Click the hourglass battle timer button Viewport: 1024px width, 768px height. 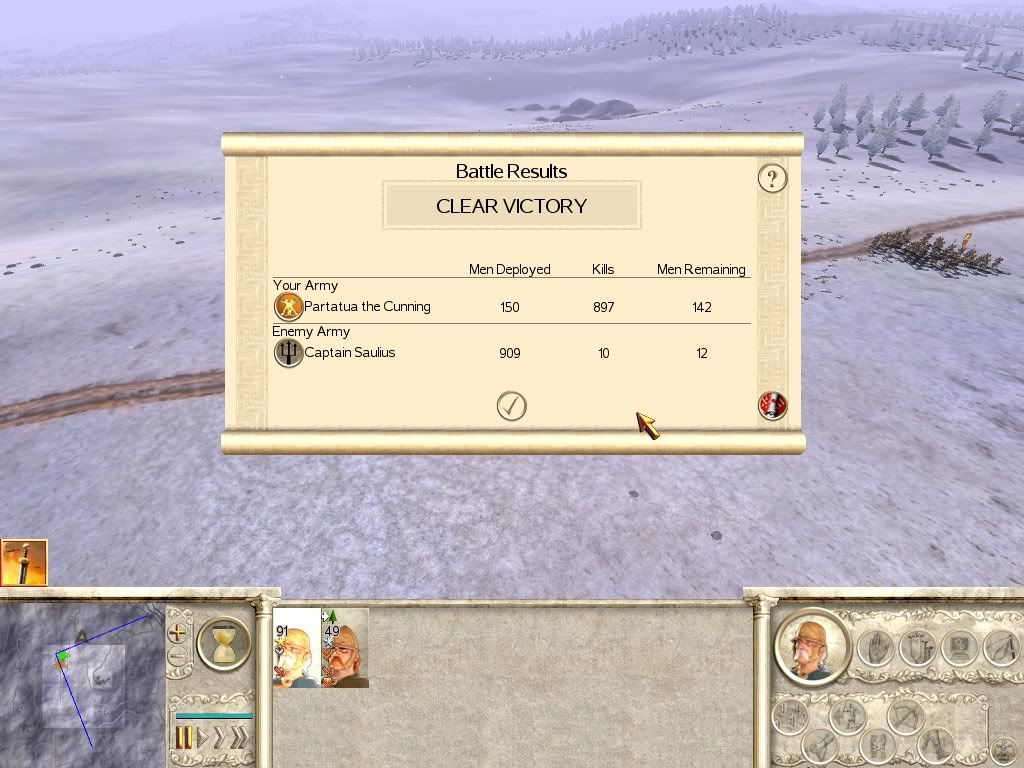point(223,642)
